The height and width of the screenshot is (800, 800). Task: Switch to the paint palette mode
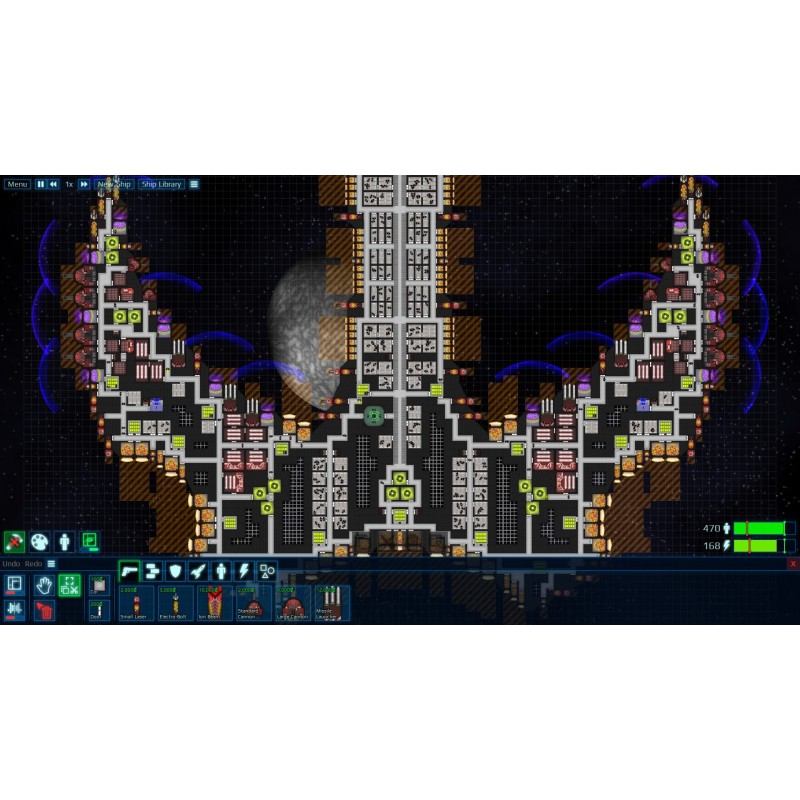point(40,541)
